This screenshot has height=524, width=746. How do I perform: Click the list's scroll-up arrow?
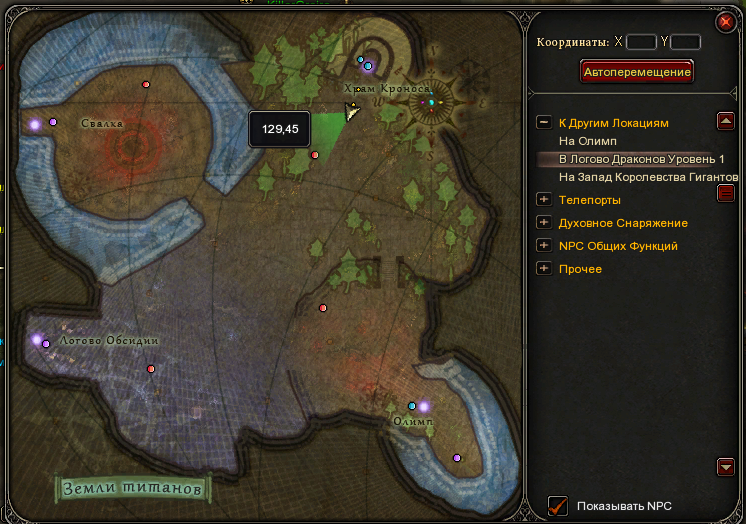point(727,121)
